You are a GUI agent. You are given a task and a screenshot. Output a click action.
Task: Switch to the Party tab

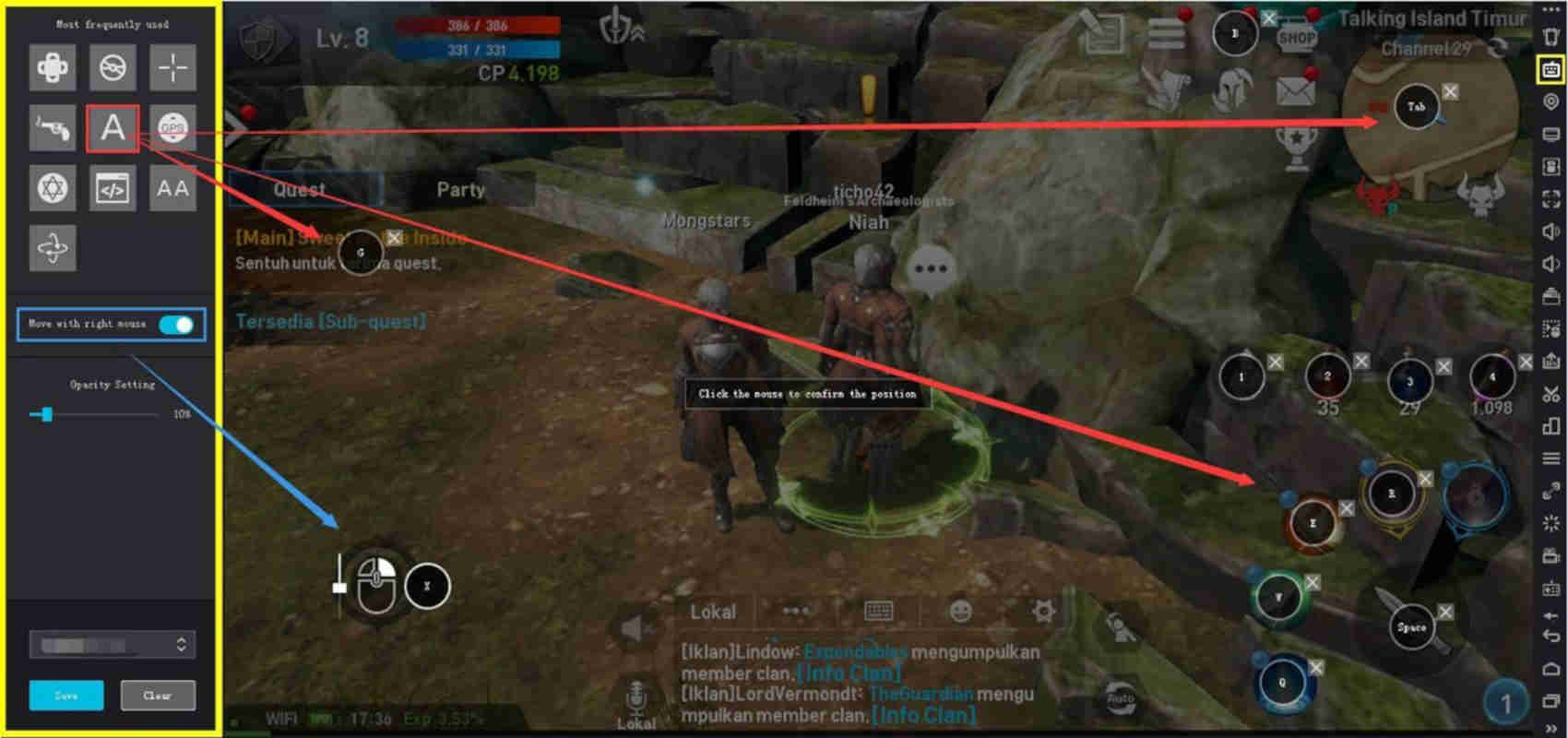[x=461, y=190]
